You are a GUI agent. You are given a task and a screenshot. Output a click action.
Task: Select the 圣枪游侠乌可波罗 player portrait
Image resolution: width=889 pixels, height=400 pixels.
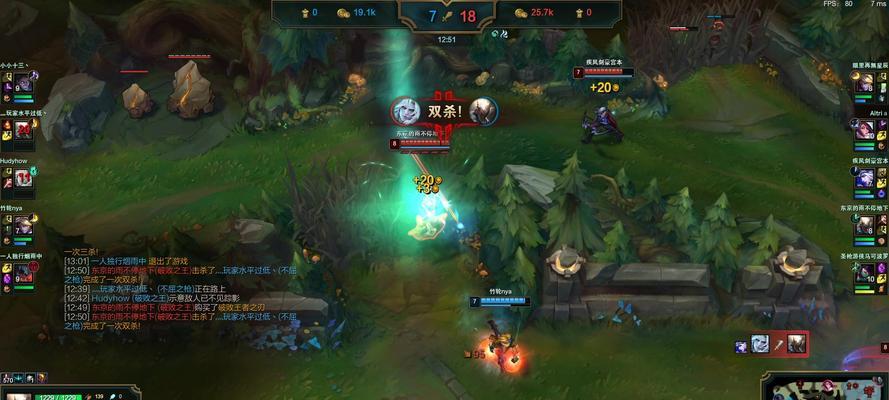point(863,273)
